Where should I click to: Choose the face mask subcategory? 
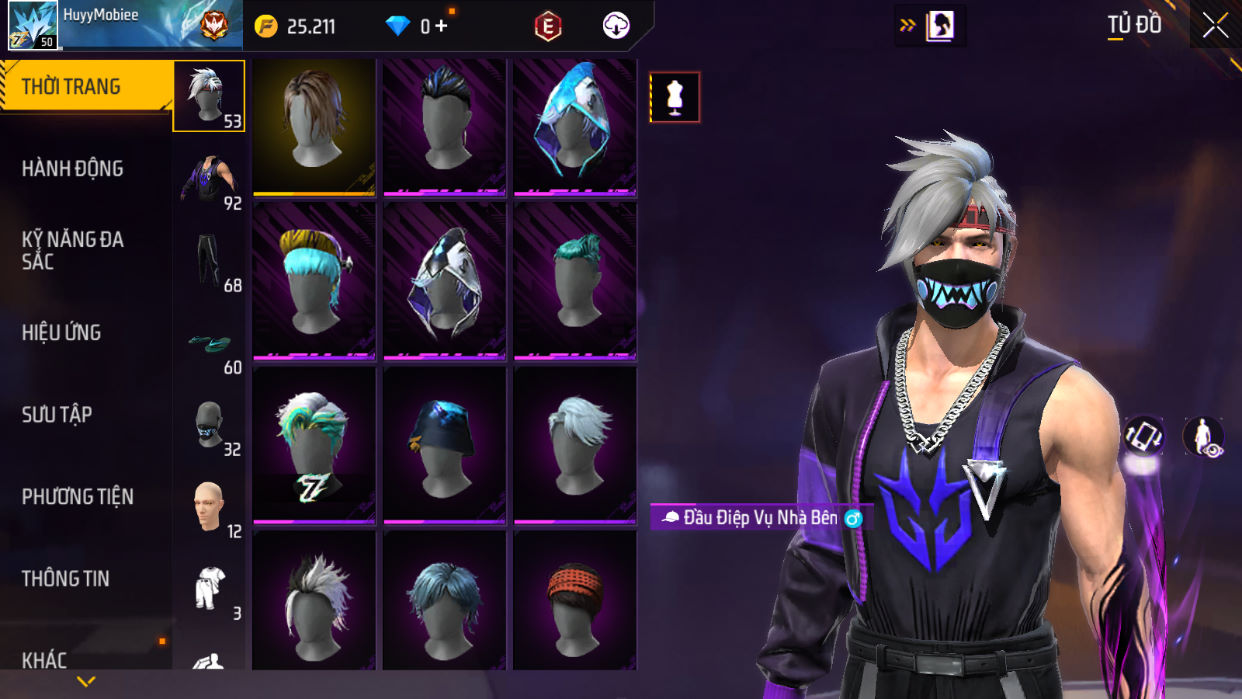click(209, 425)
